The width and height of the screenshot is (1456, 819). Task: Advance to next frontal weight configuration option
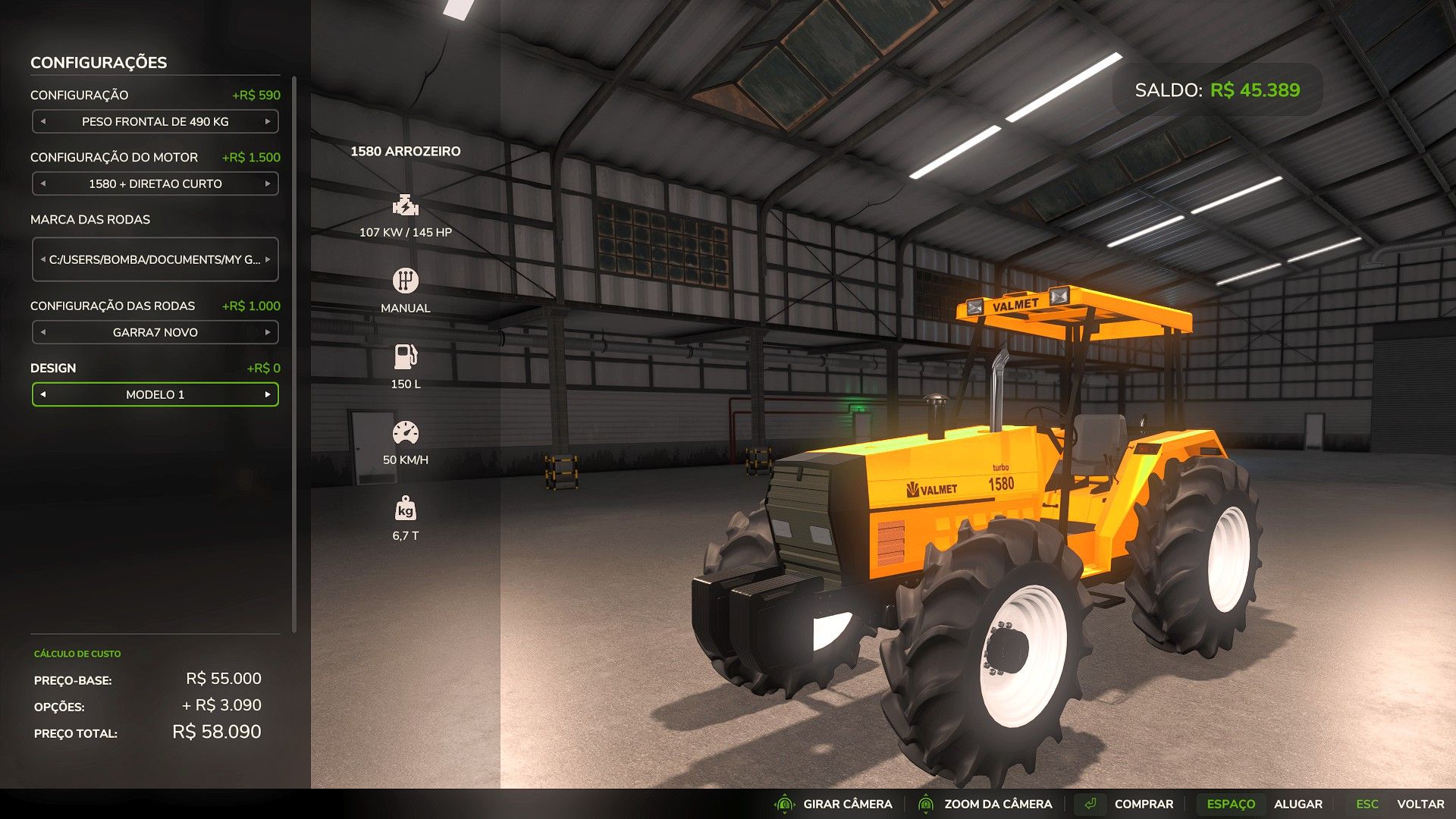[269, 121]
